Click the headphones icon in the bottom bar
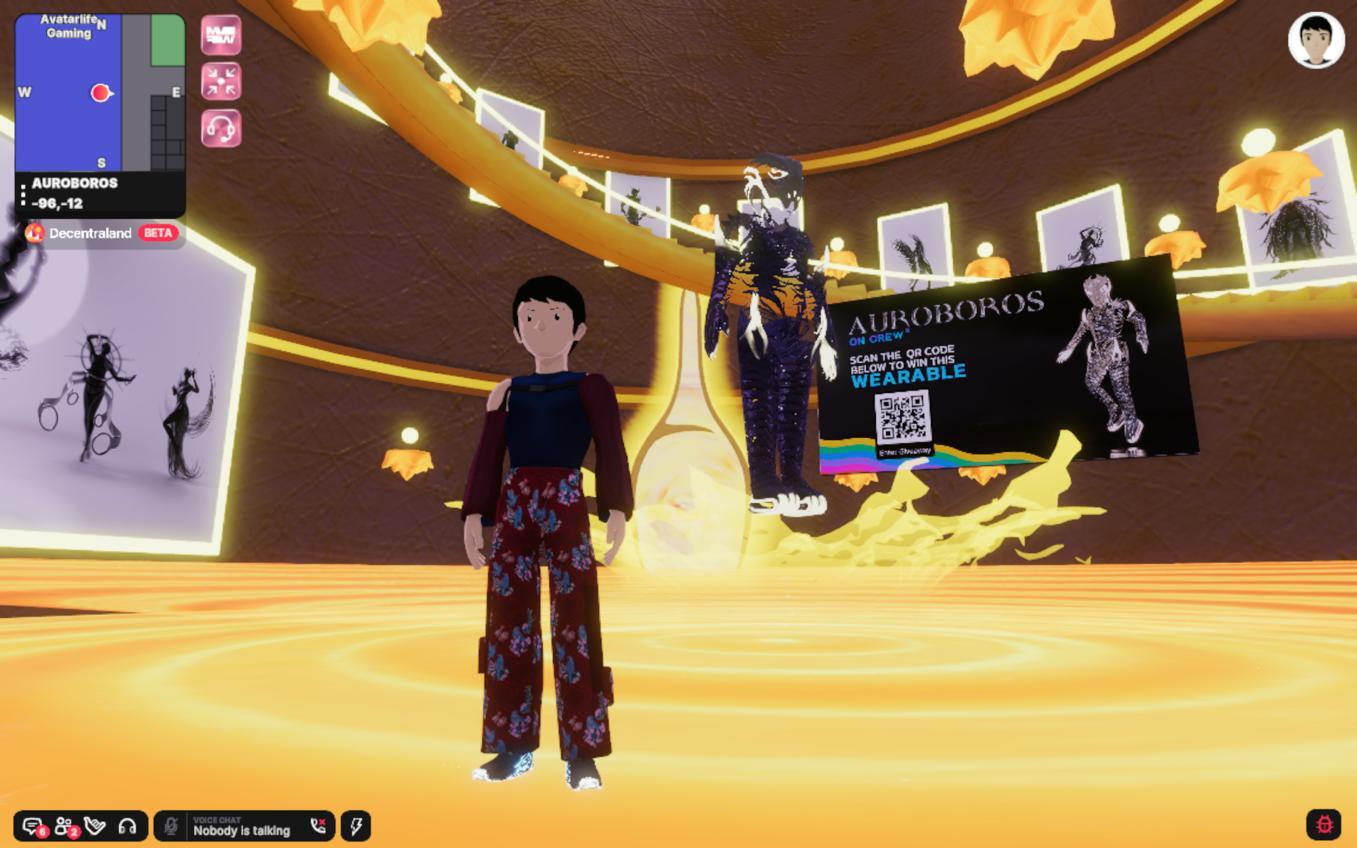The height and width of the screenshot is (848, 1357). point(127,826)
